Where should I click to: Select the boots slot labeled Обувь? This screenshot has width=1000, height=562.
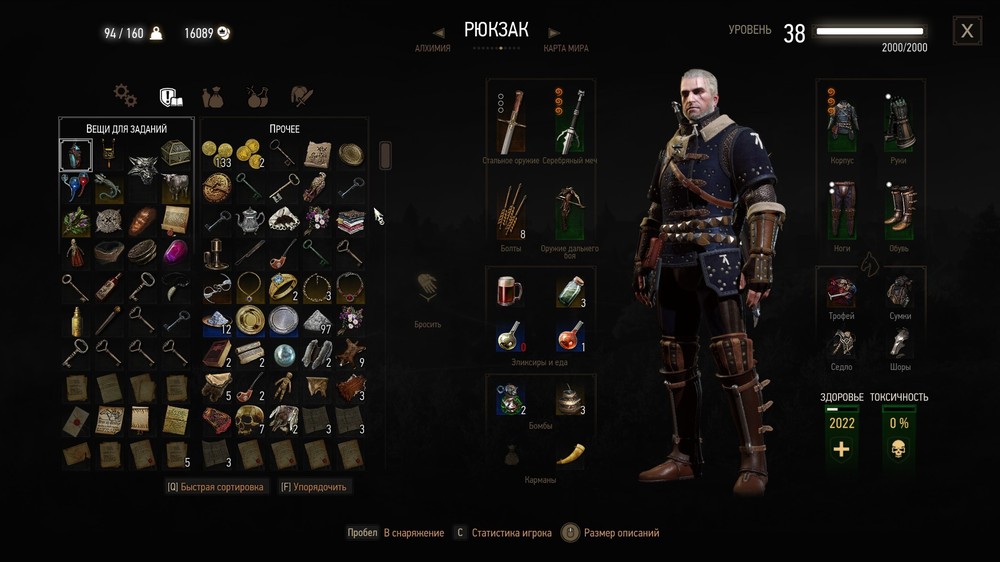pyautogui.click(x=900, y=206)
